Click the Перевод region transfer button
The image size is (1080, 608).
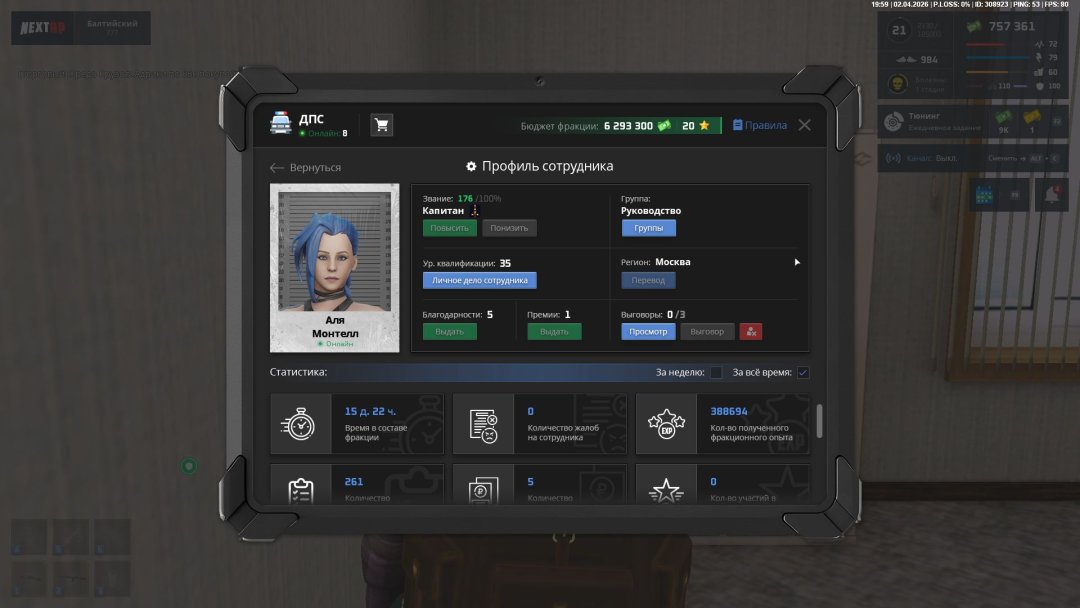click(648, 281)
